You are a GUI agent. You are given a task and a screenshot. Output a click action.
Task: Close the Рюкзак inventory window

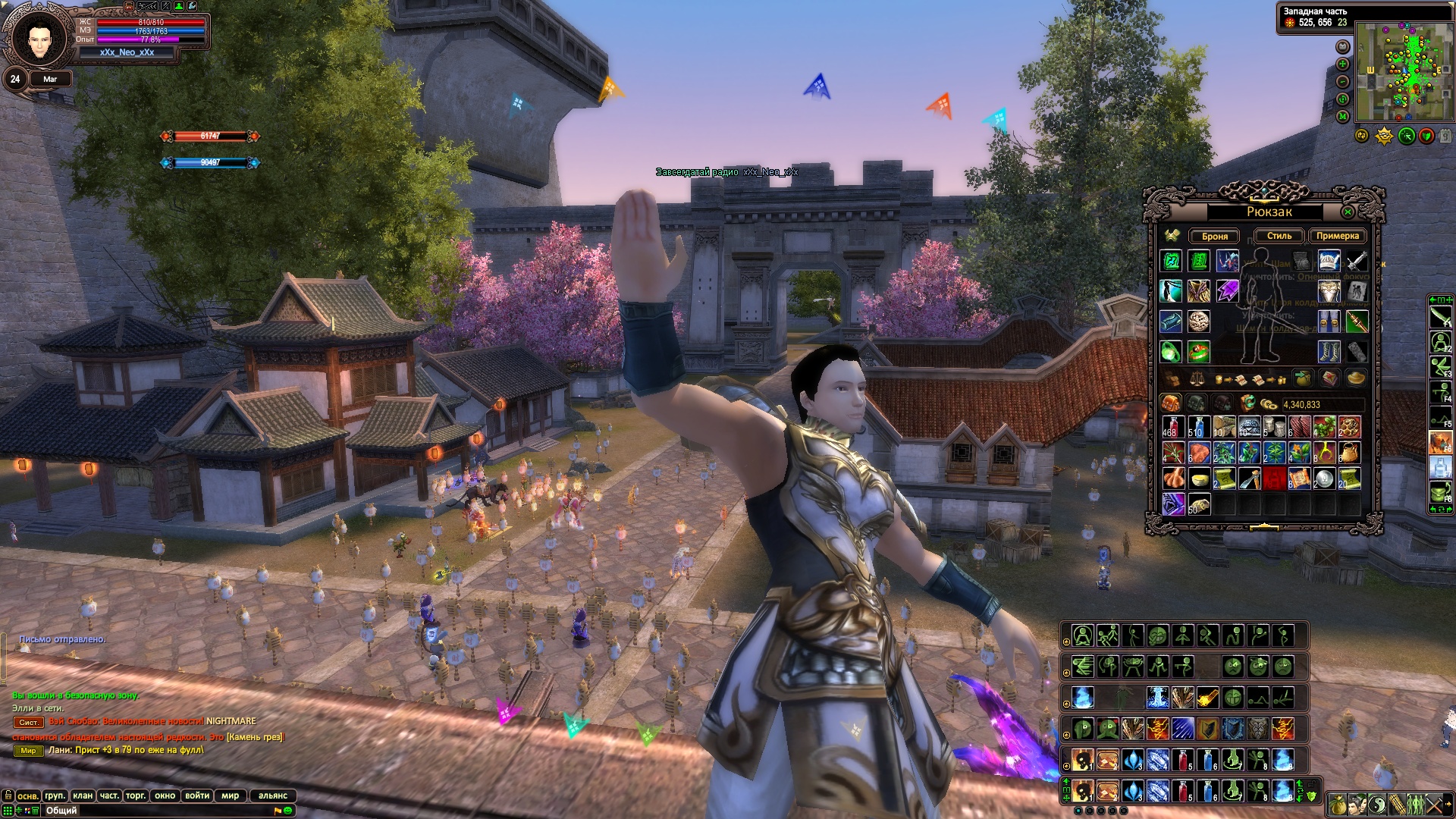pos(1348,212)
